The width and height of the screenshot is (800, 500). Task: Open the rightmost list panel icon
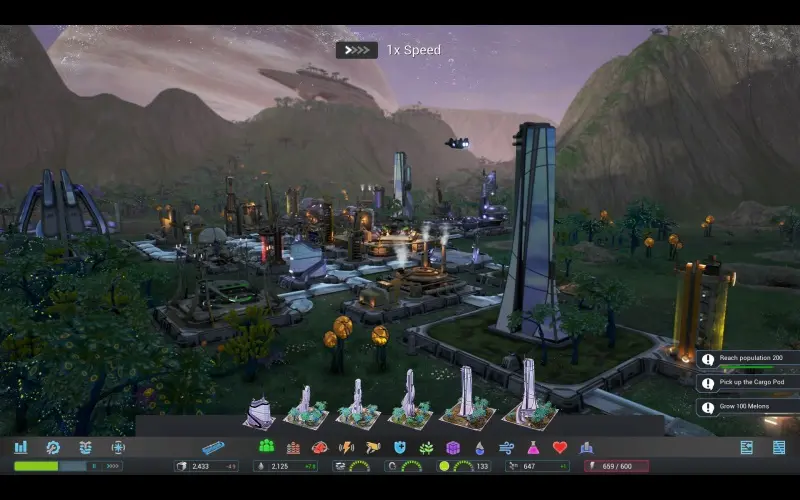click(x=779, y=447)
